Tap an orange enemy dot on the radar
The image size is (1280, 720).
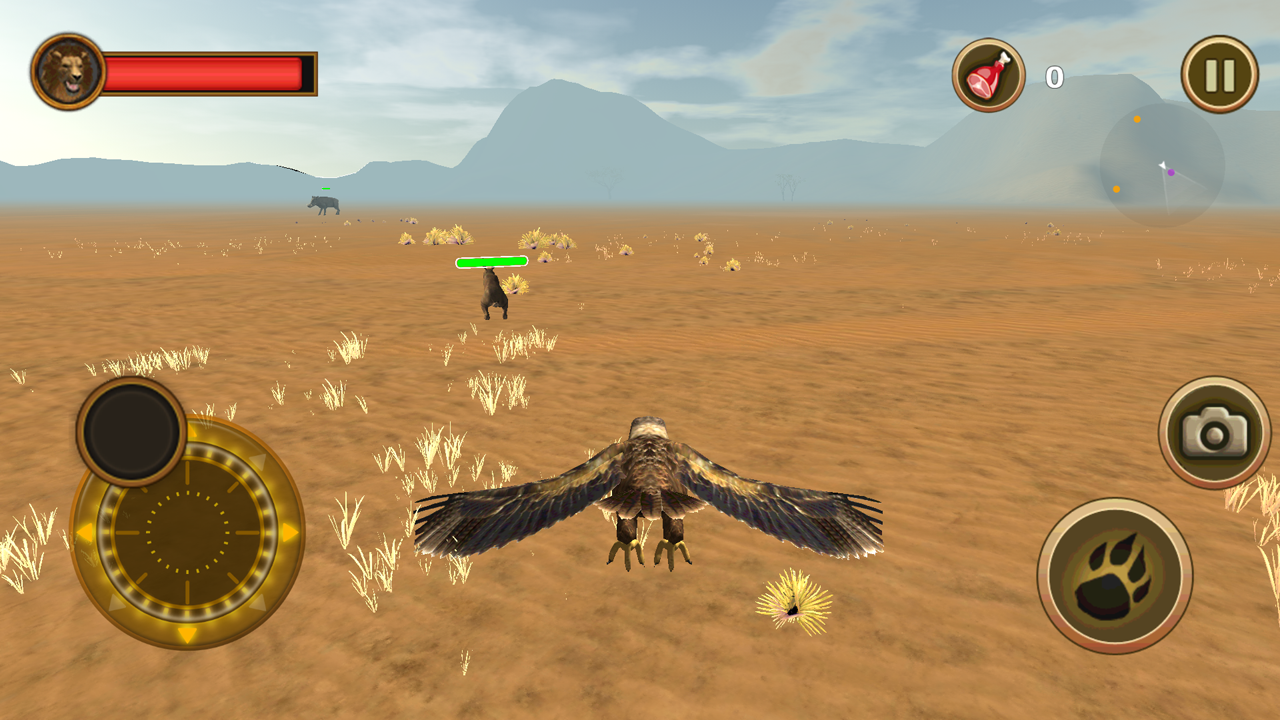point(1137,119)
